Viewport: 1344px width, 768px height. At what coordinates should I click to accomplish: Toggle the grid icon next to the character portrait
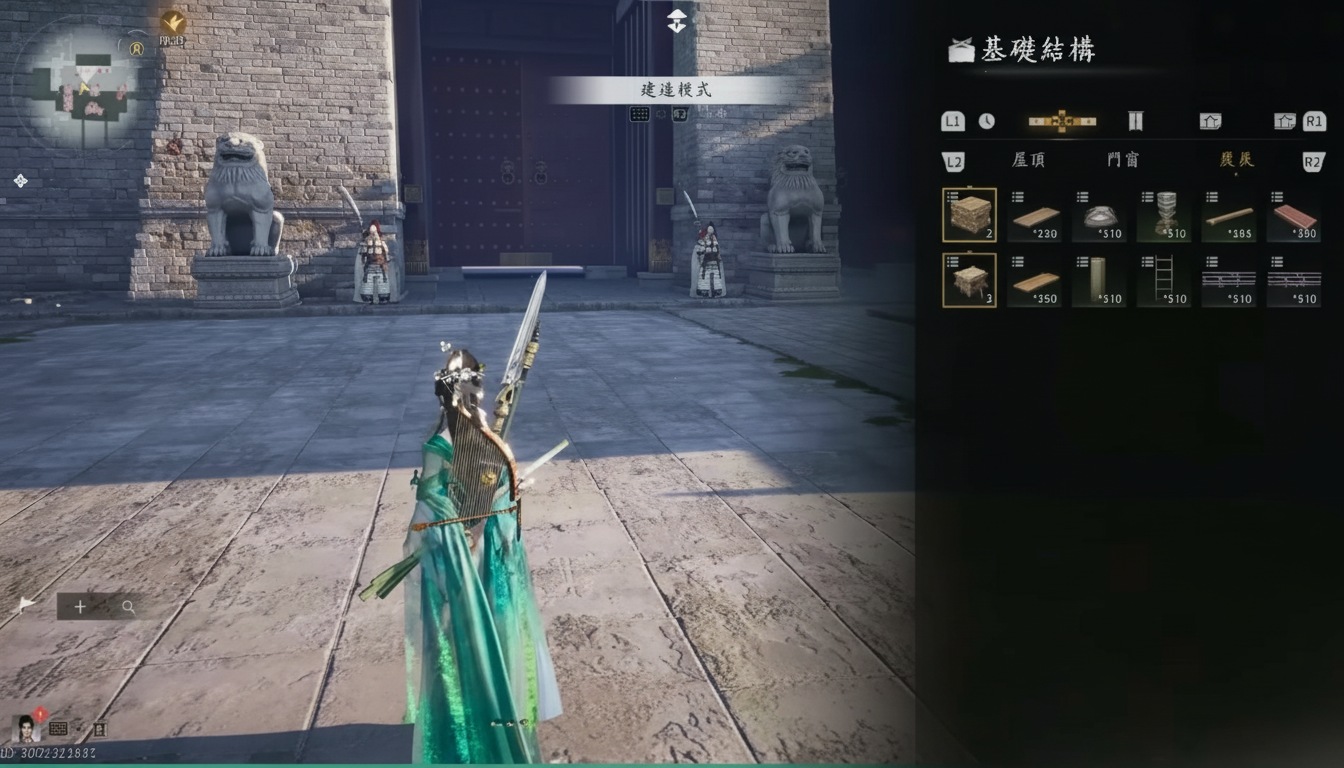58,728
